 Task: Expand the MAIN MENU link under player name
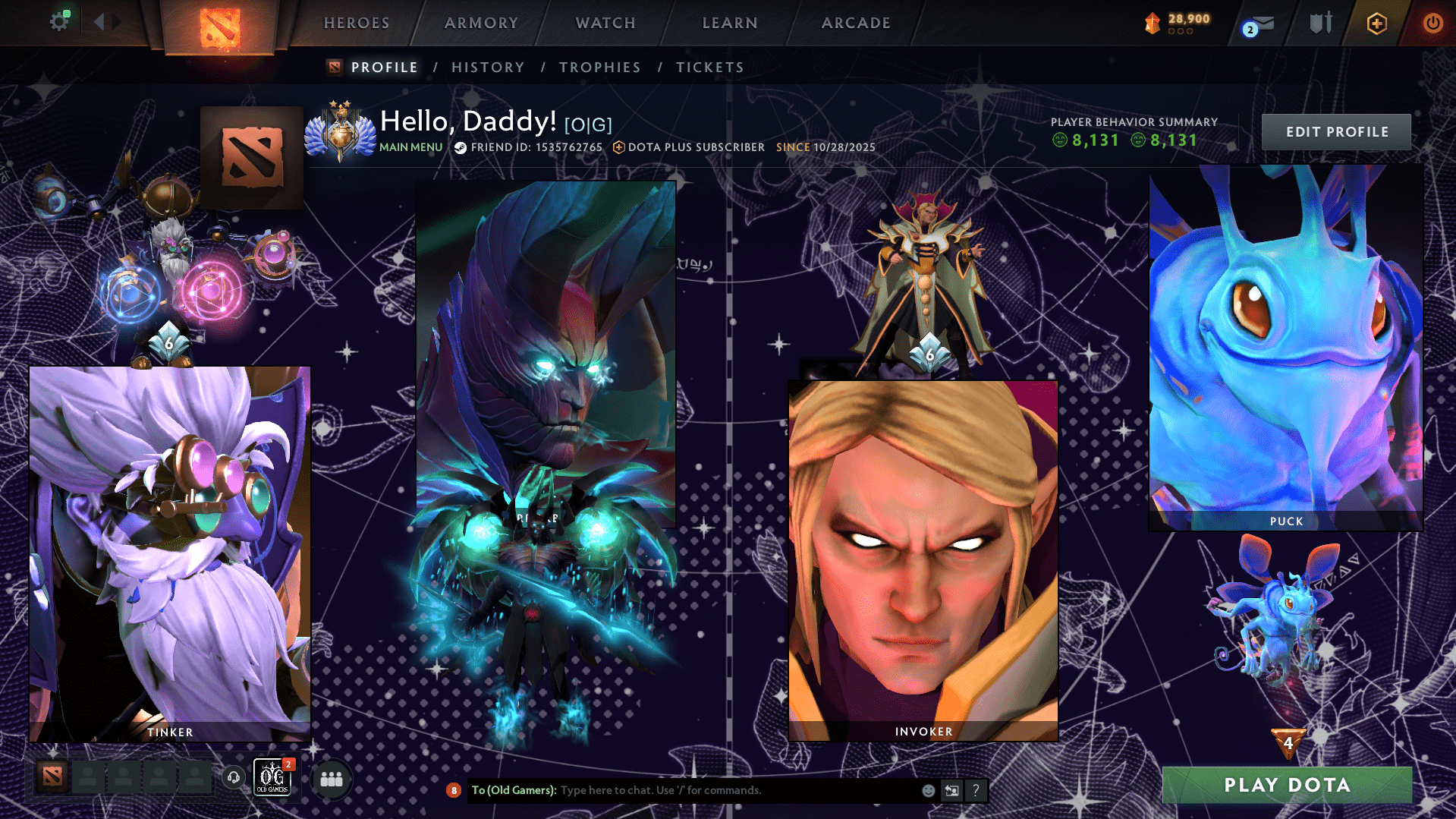point(410,148)
